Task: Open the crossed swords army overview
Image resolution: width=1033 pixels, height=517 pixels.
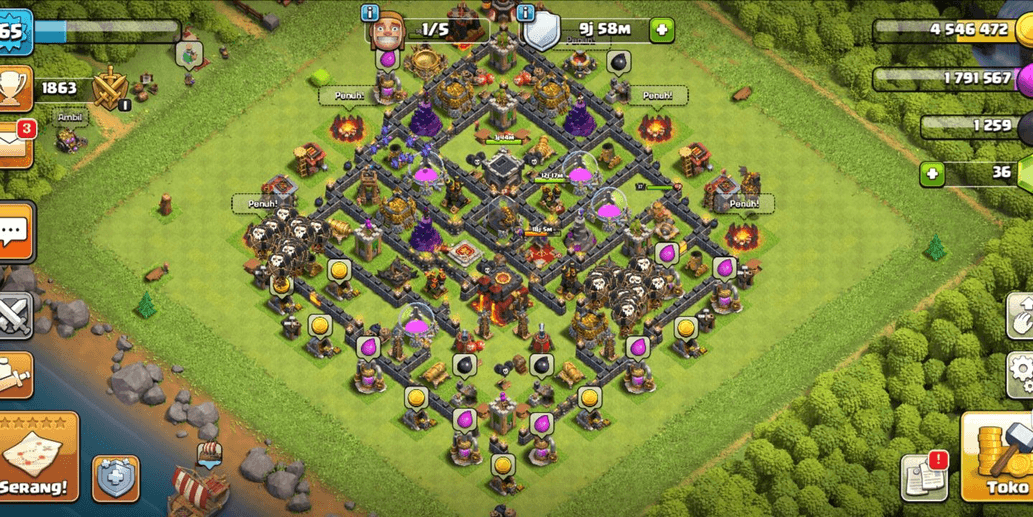Action: click(15, 315)
